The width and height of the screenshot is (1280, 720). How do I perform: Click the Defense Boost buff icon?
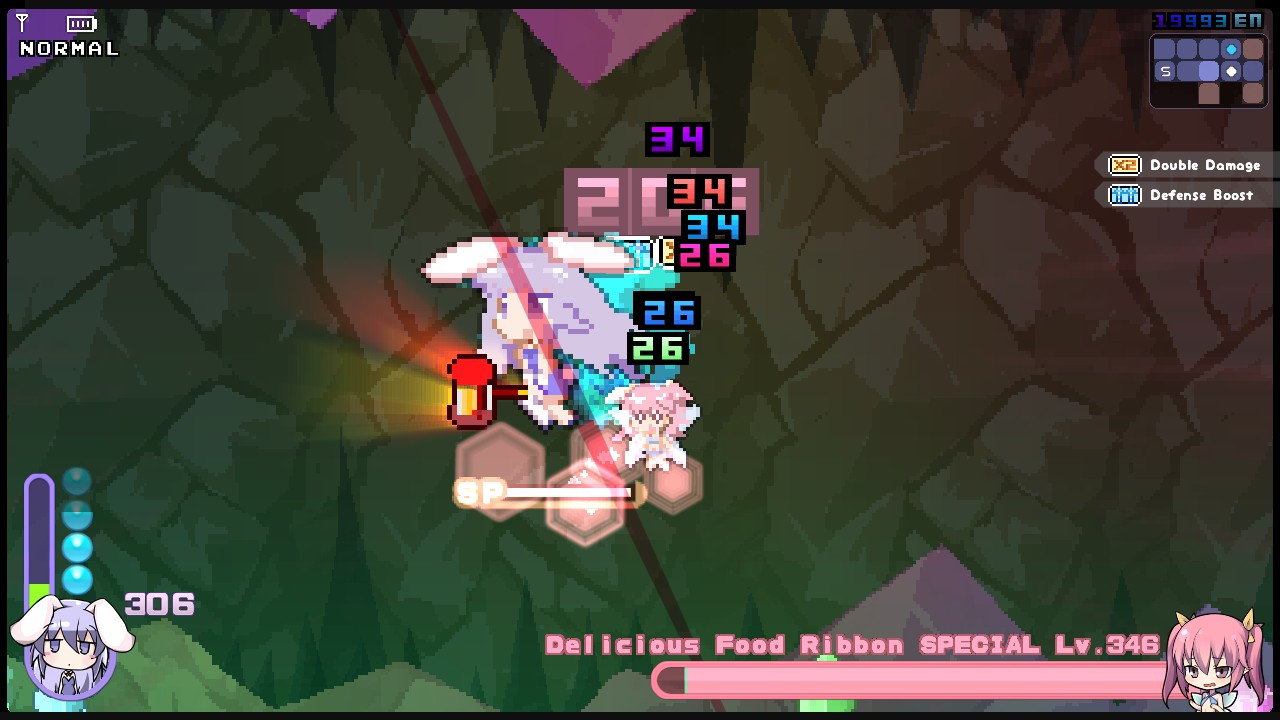pos(1124,195)
